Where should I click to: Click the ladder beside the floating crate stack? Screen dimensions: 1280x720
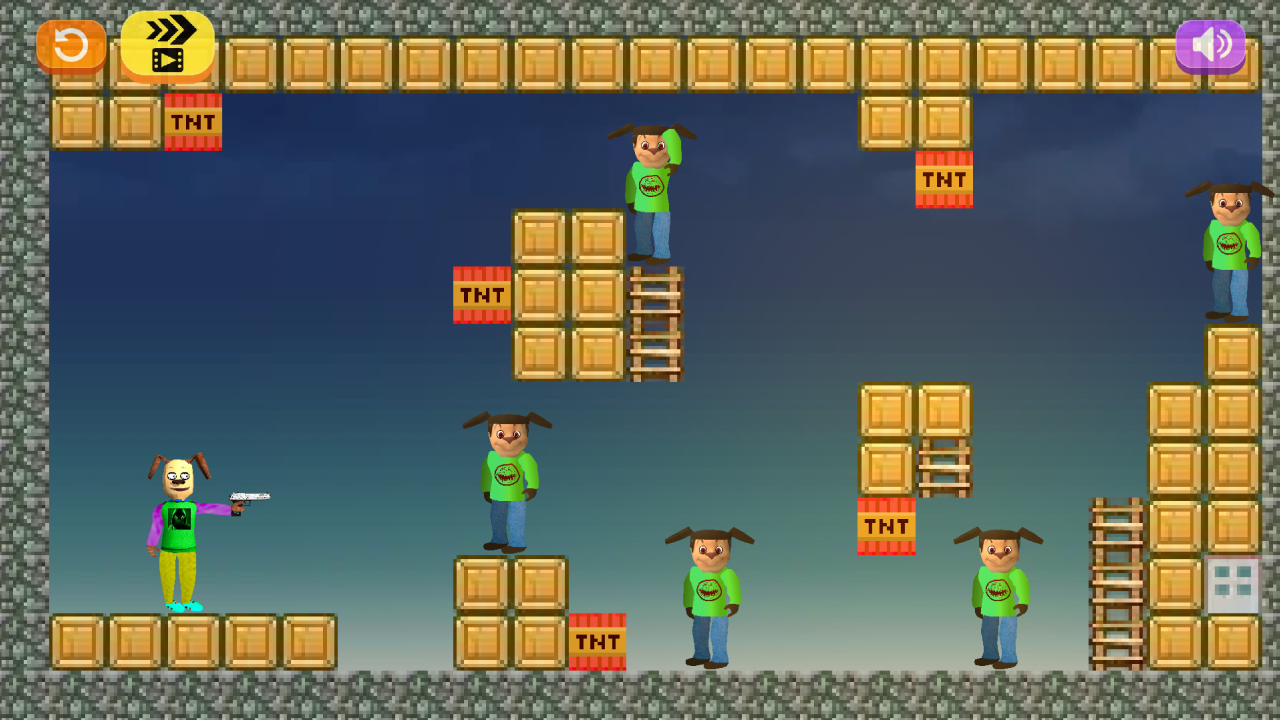tap(656, 325)
